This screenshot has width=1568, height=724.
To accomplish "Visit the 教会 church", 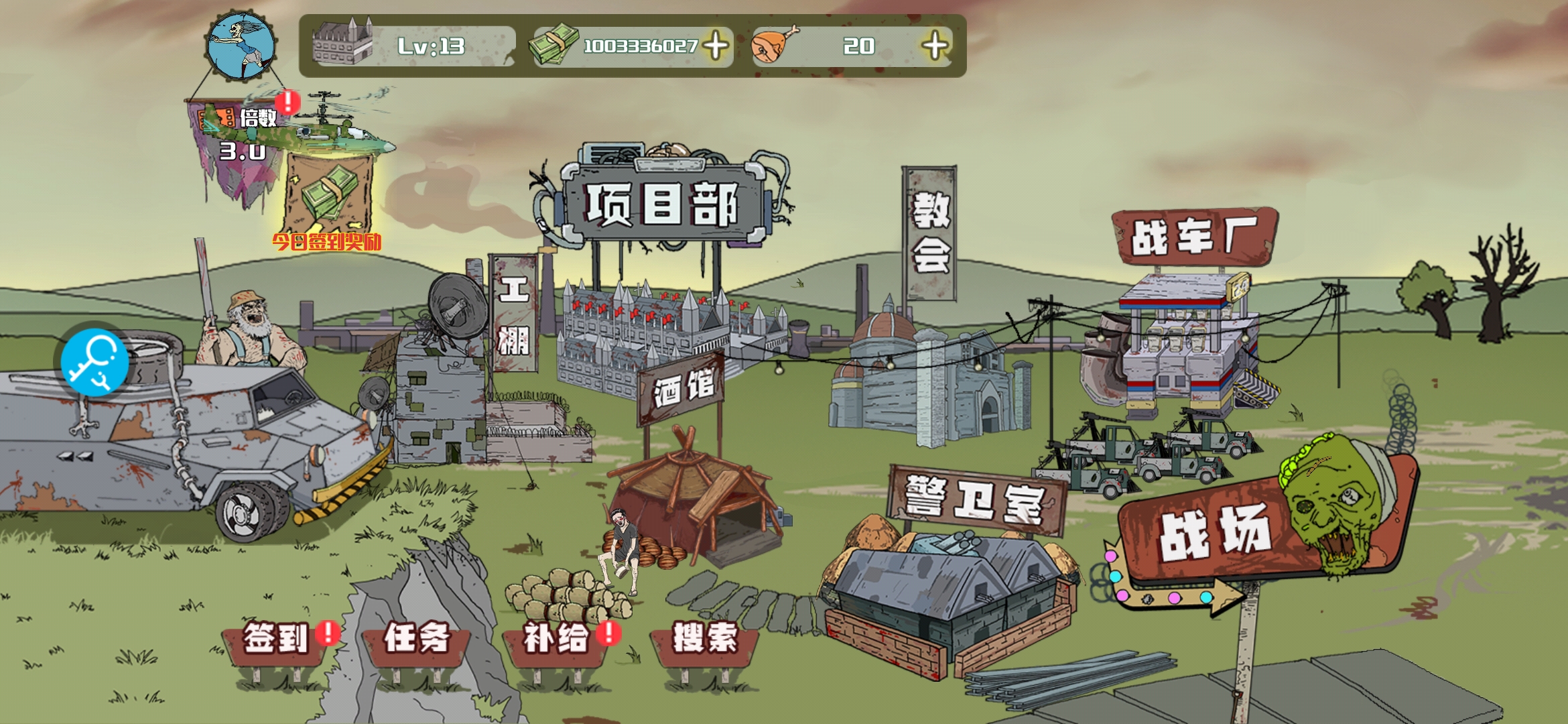I will 930,233.
